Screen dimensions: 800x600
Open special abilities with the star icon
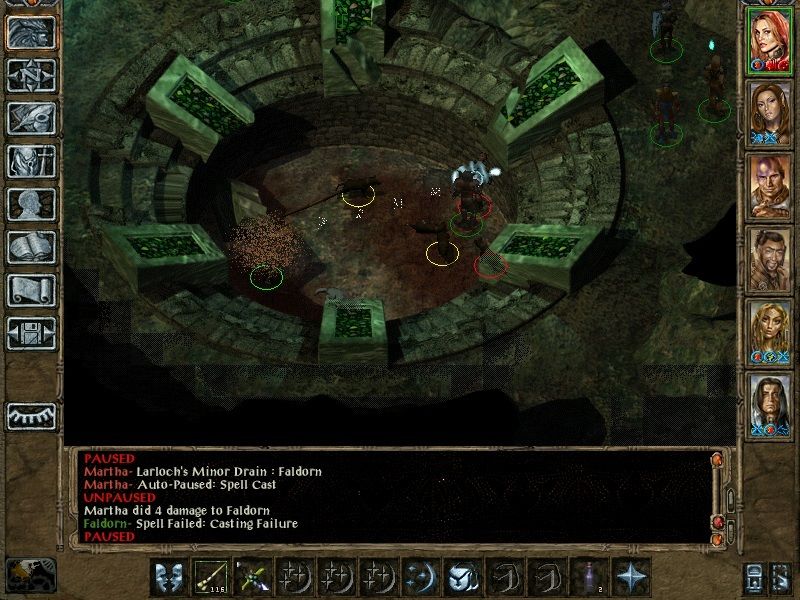click(x=630, y=578)
